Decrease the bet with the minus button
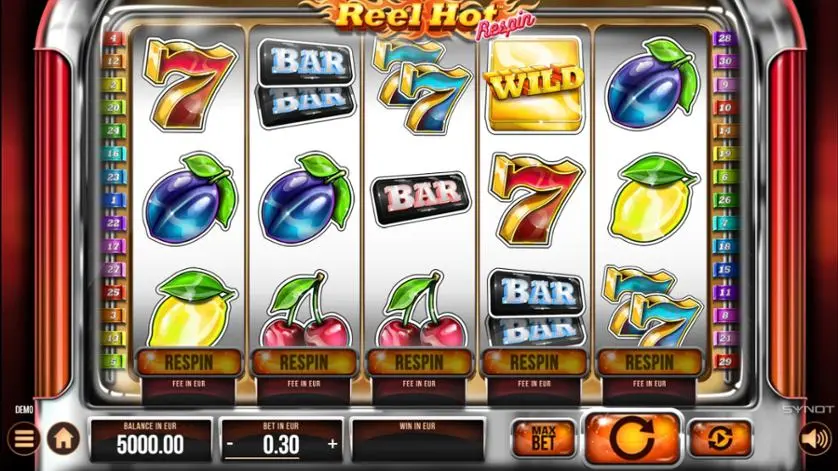 (230, 444)
